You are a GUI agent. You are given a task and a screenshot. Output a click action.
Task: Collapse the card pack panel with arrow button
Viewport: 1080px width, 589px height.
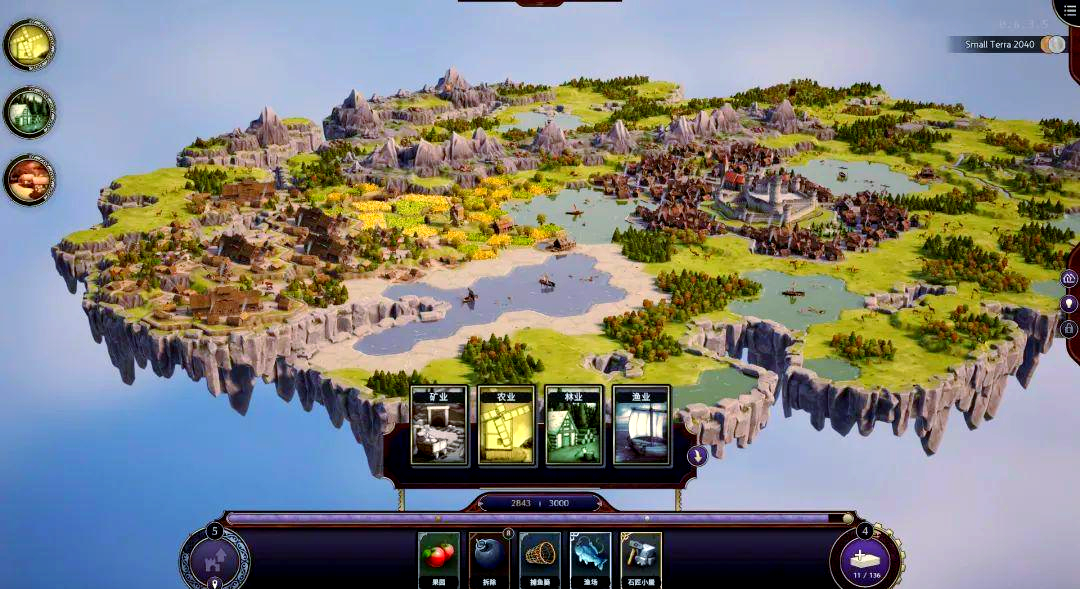coord(698,455)
